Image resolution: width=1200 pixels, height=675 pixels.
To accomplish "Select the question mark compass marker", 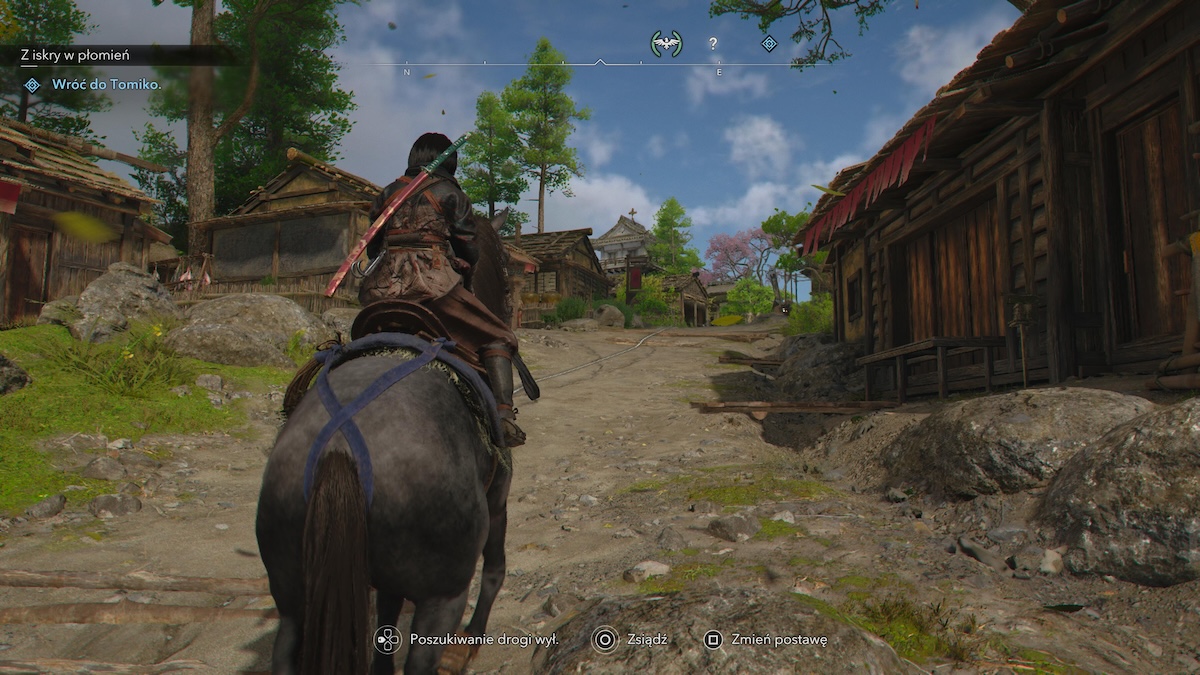I will click(713, 43).
